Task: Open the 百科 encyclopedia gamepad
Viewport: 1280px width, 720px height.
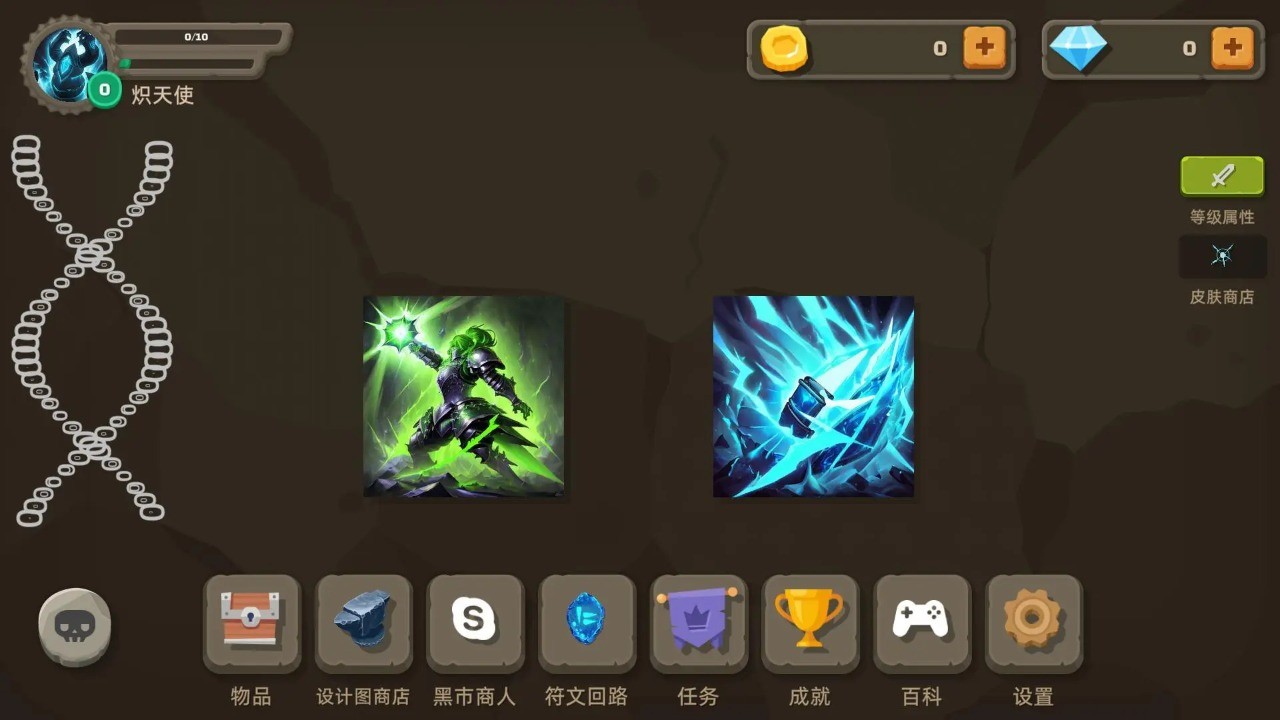Action: (x=922, y=620)
